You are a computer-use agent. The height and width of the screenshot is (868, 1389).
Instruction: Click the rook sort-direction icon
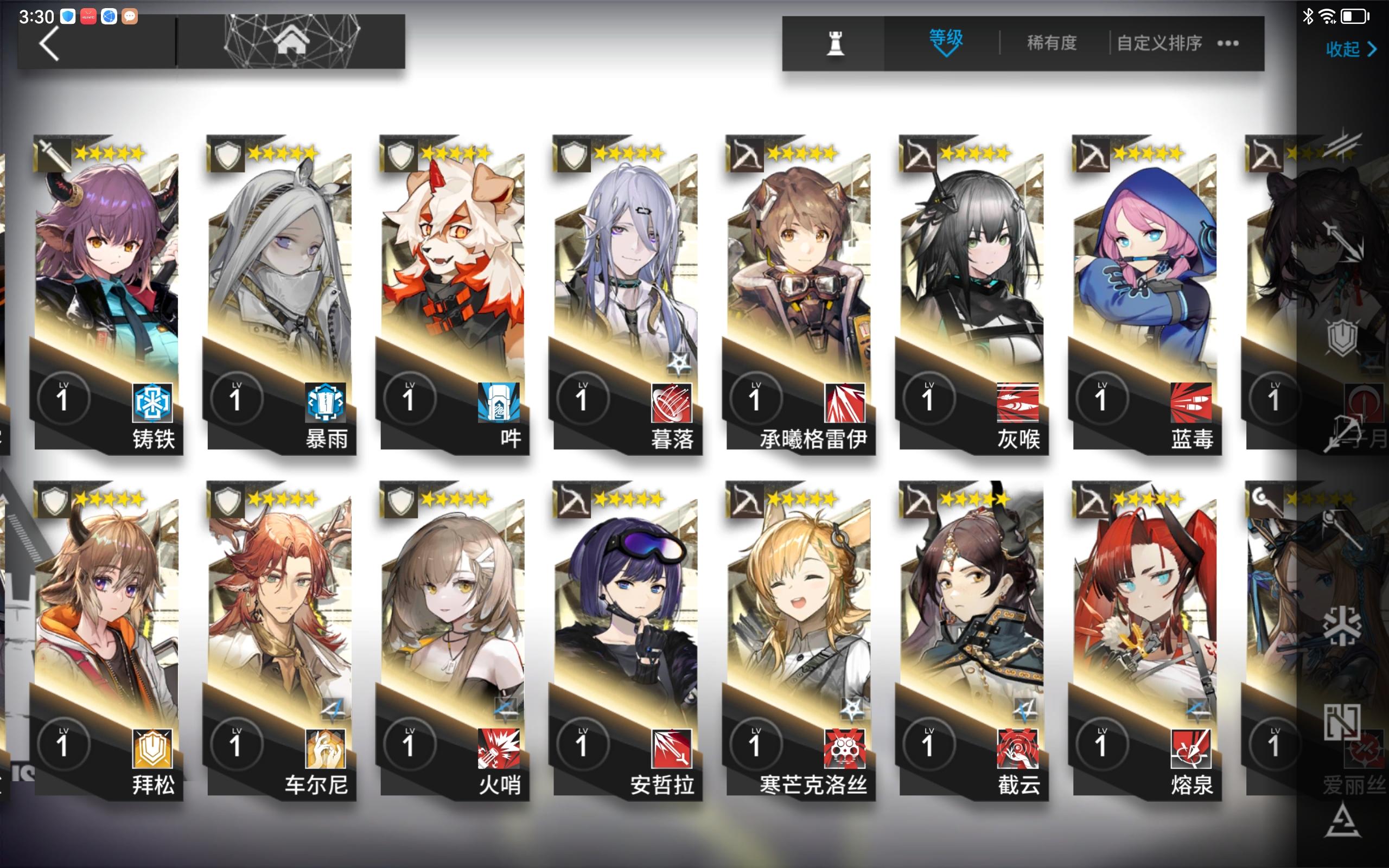[835, 43]
